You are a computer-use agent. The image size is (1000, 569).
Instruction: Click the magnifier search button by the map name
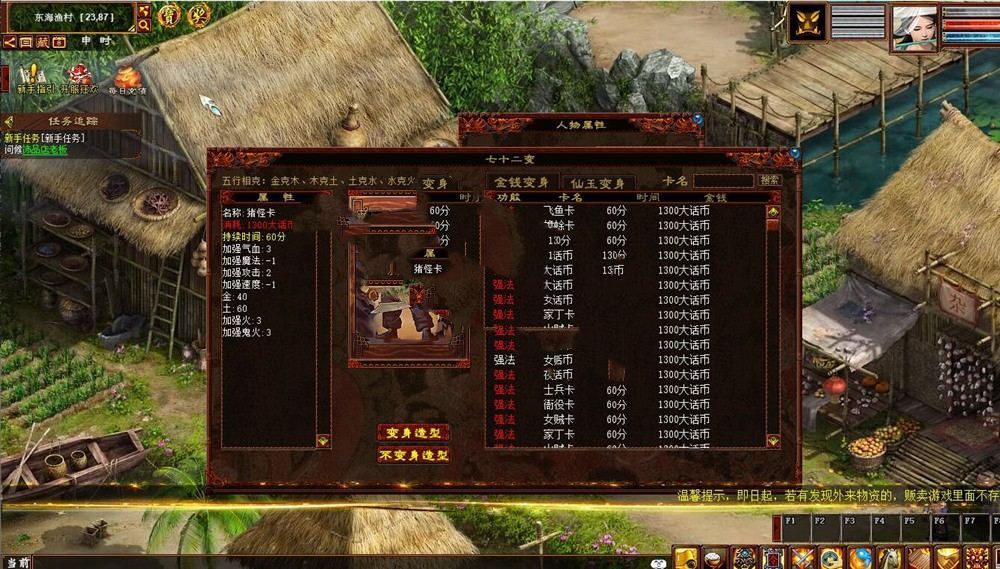(144, 25)
